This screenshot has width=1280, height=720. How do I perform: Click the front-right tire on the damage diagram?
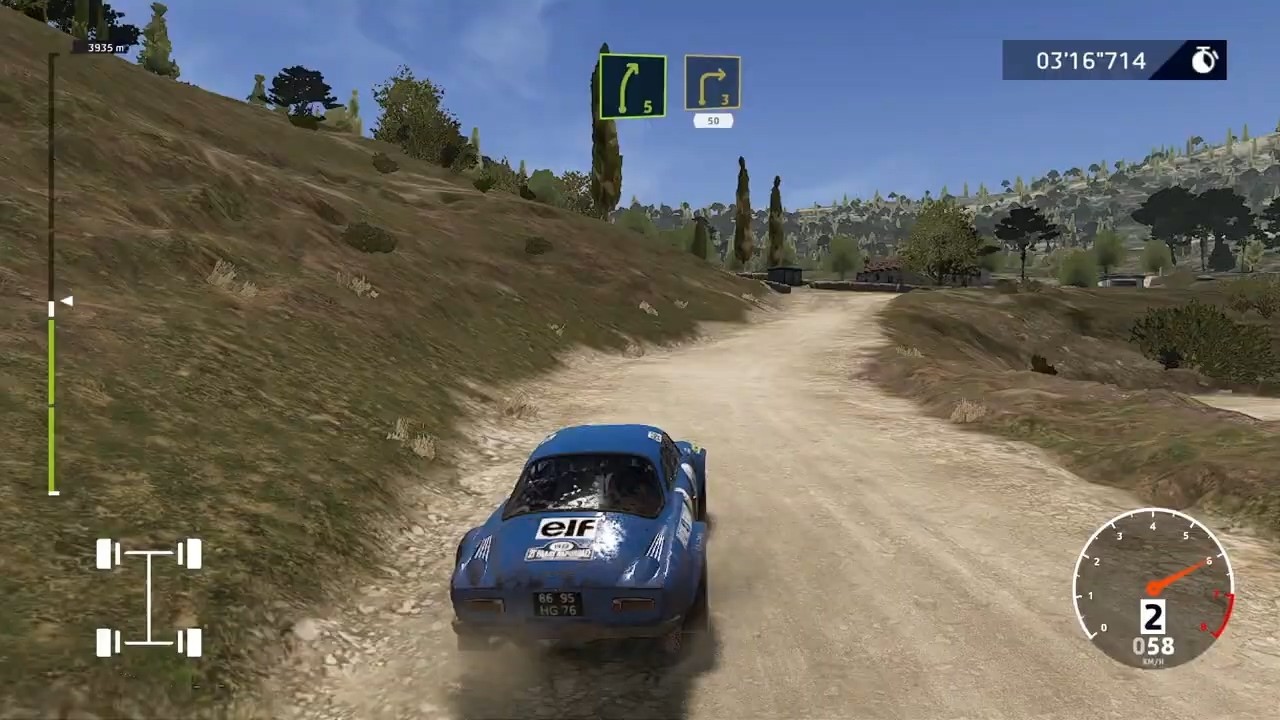tap(190, 555)
